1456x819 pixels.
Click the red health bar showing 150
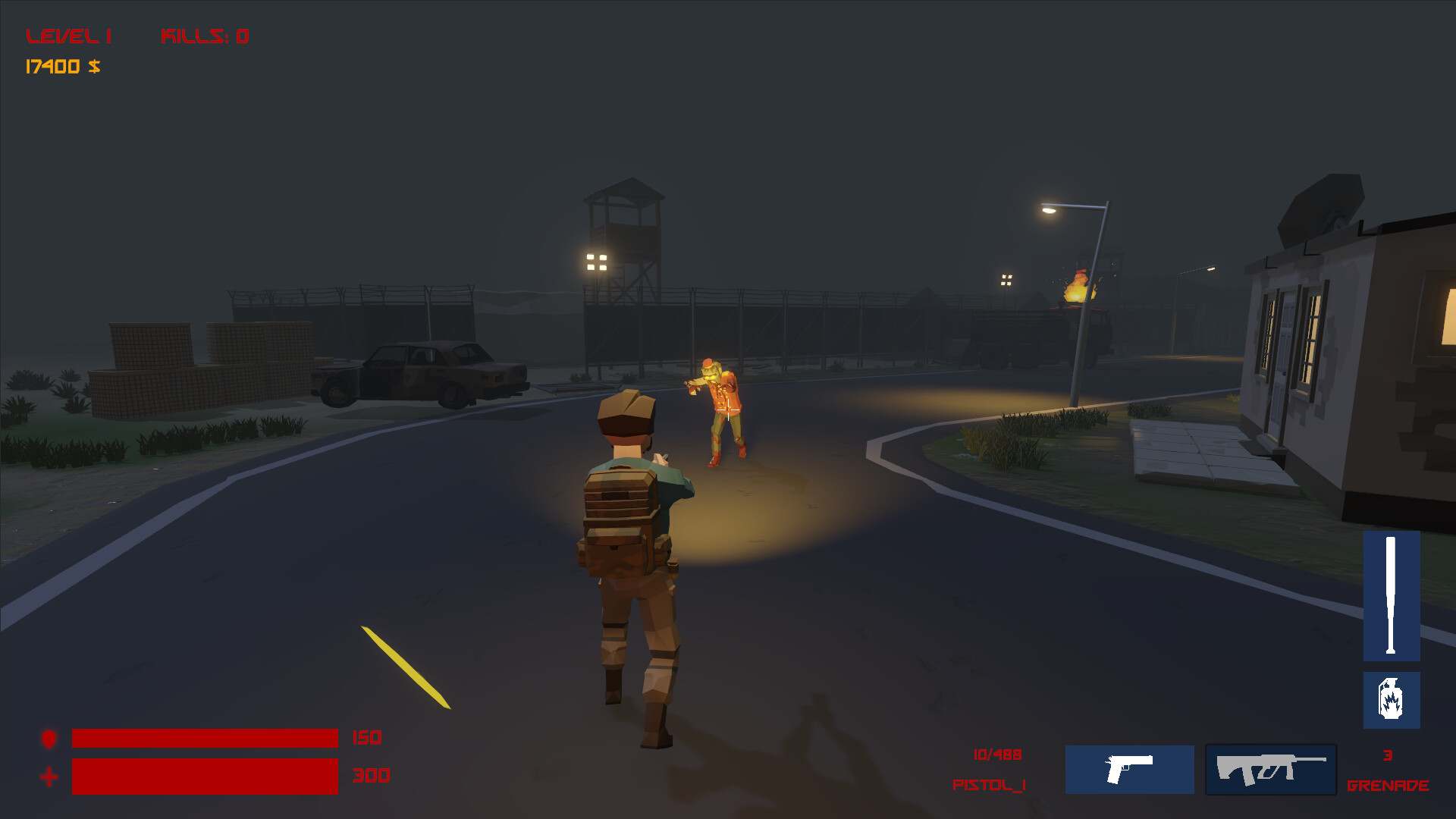click(205, 738)
